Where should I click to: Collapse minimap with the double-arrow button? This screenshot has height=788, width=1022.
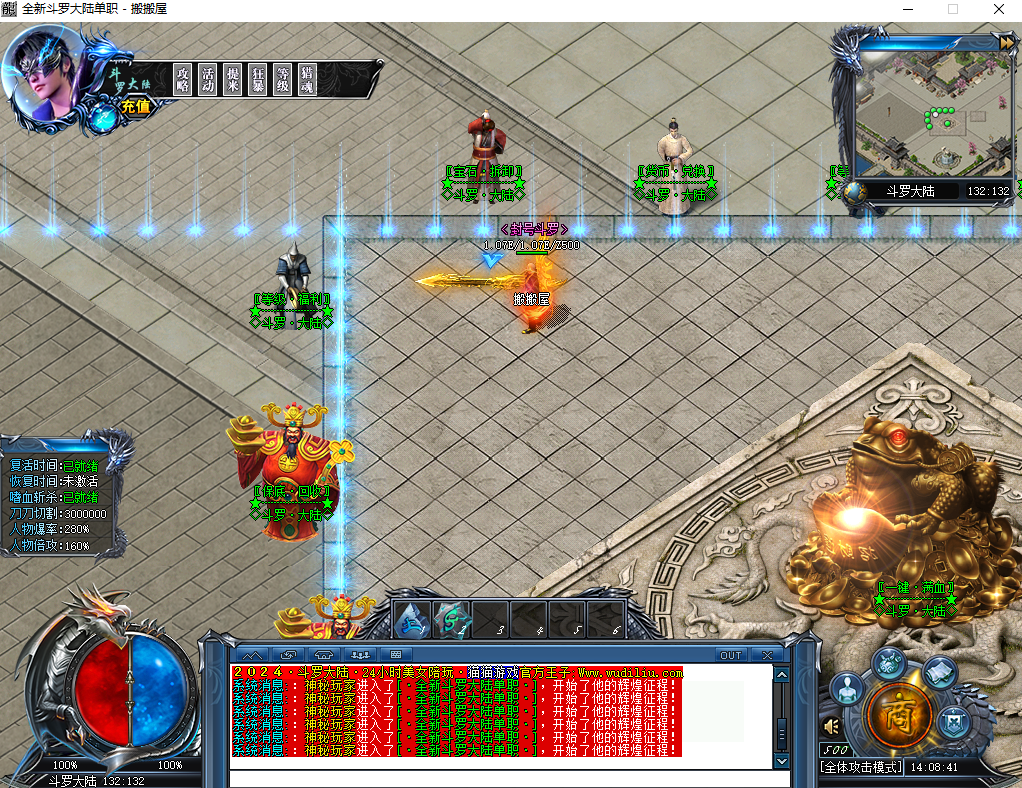(1005, 42)
